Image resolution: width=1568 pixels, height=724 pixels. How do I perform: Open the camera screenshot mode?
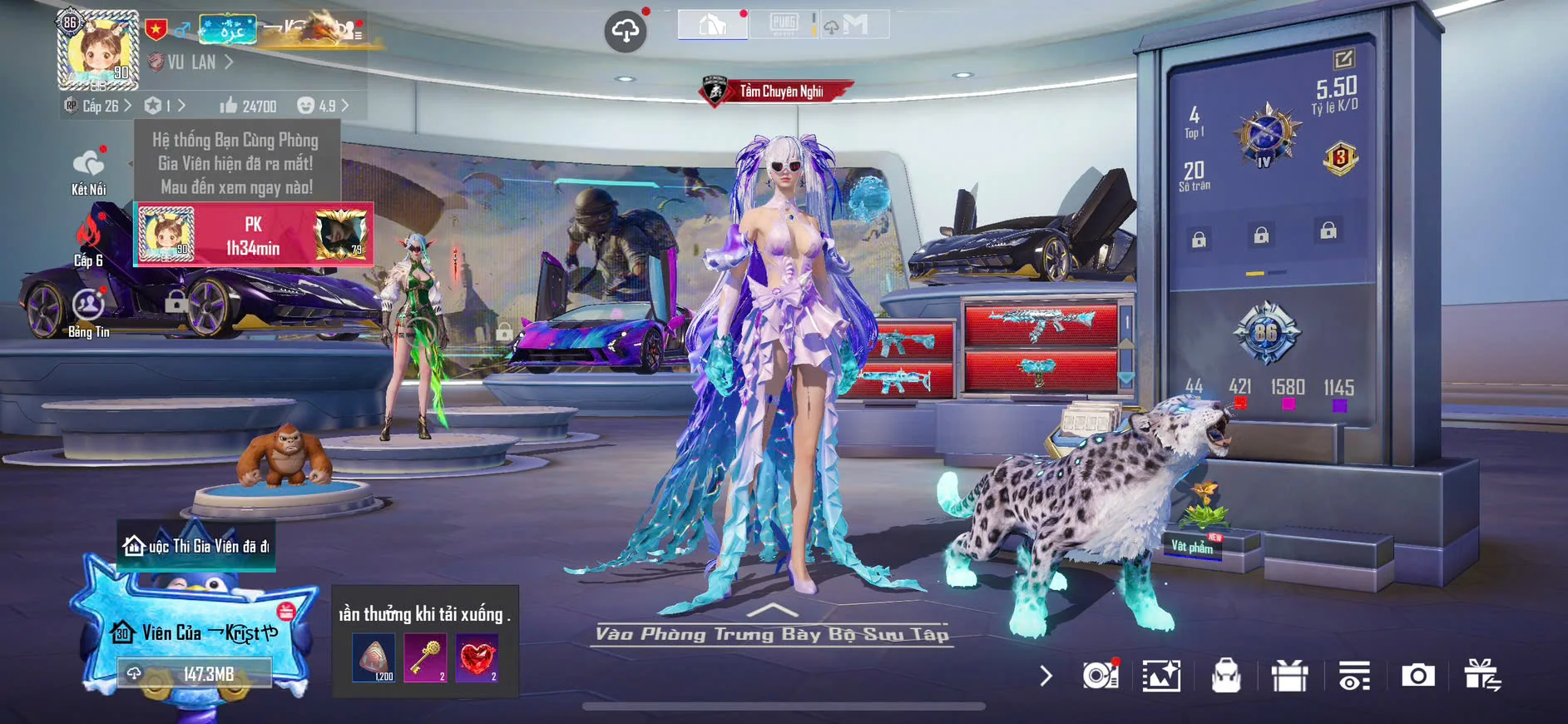[x=1417, y=676]
